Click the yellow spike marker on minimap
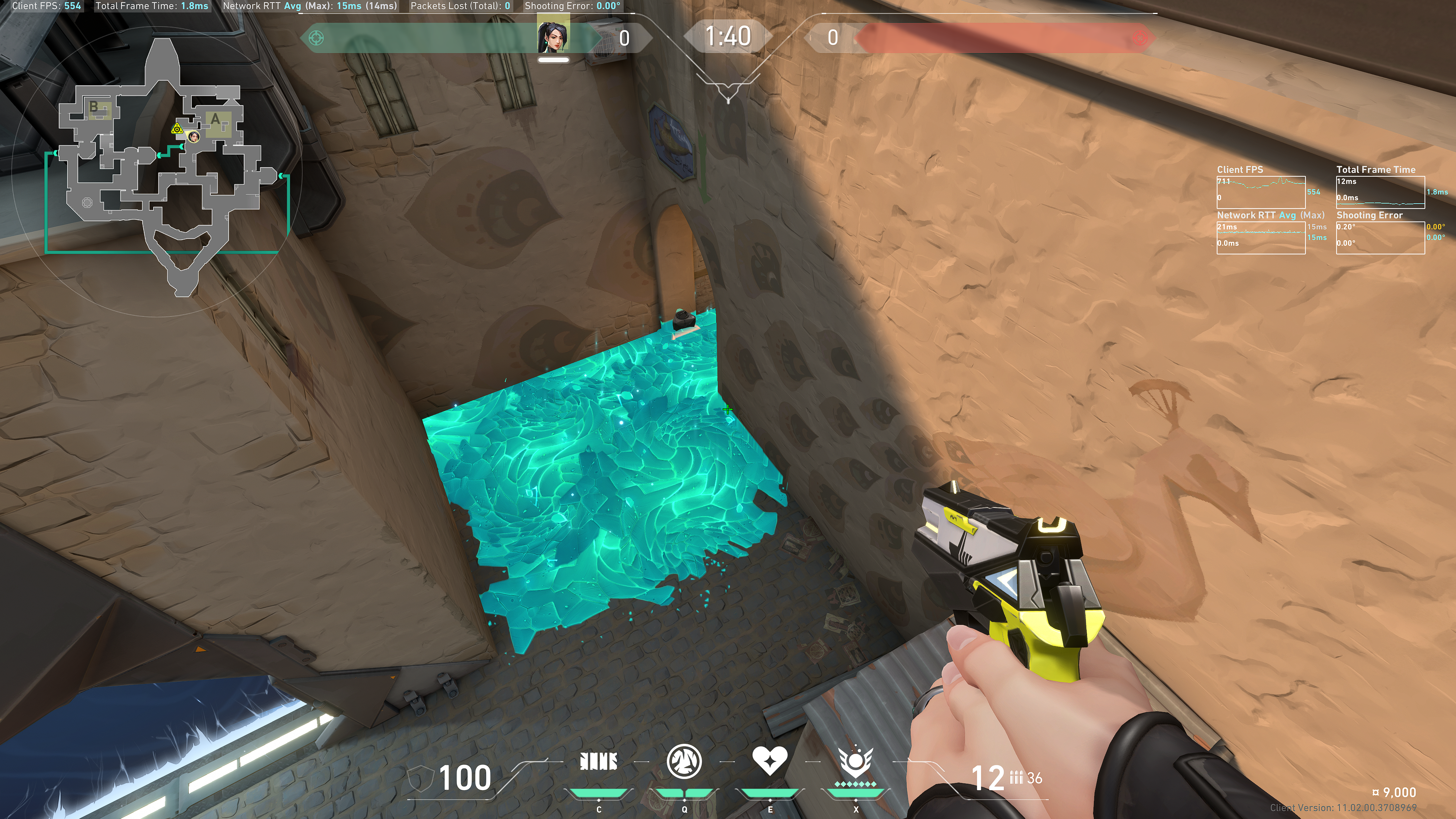Screen dimensions: 1456x819 click(x=177, y=129)
